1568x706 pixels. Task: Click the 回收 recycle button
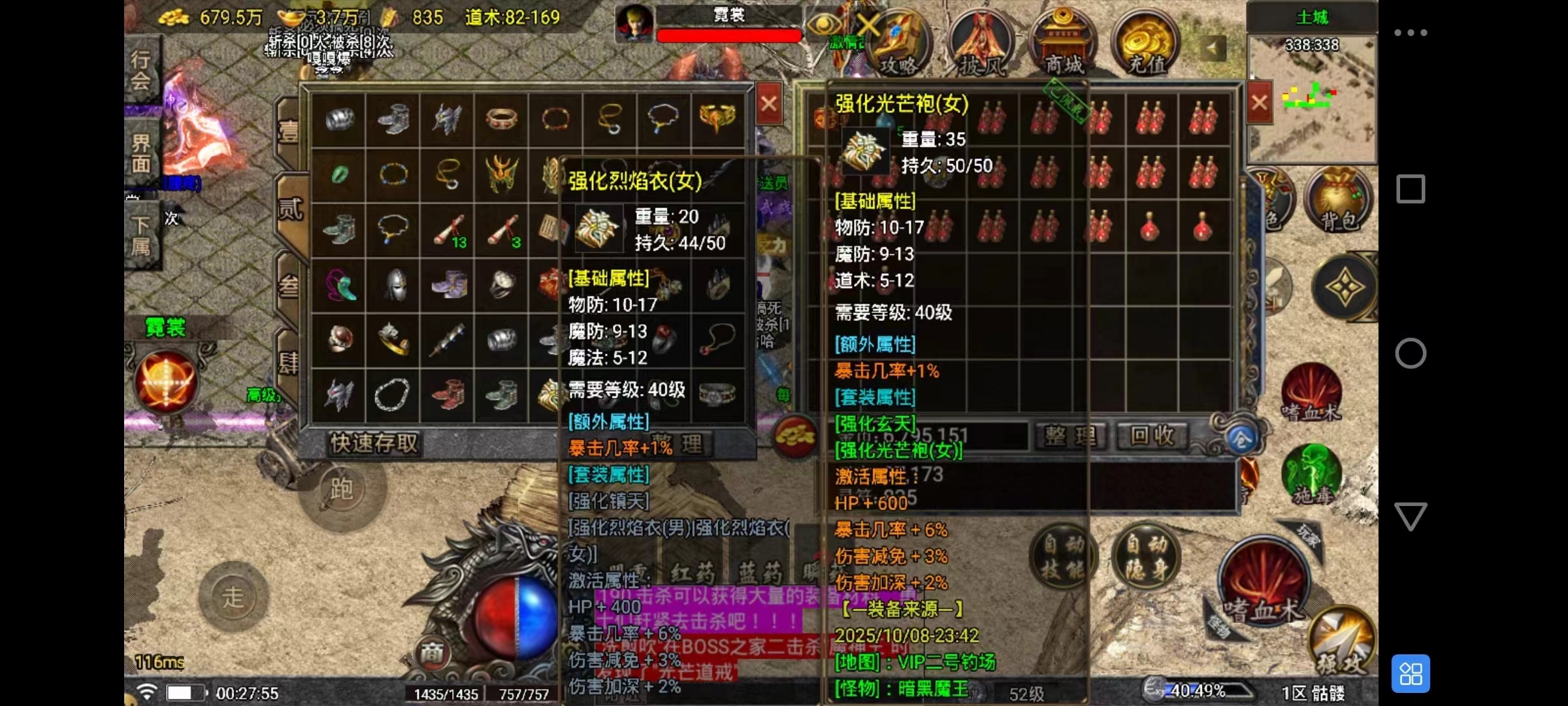coord(1152,435)
